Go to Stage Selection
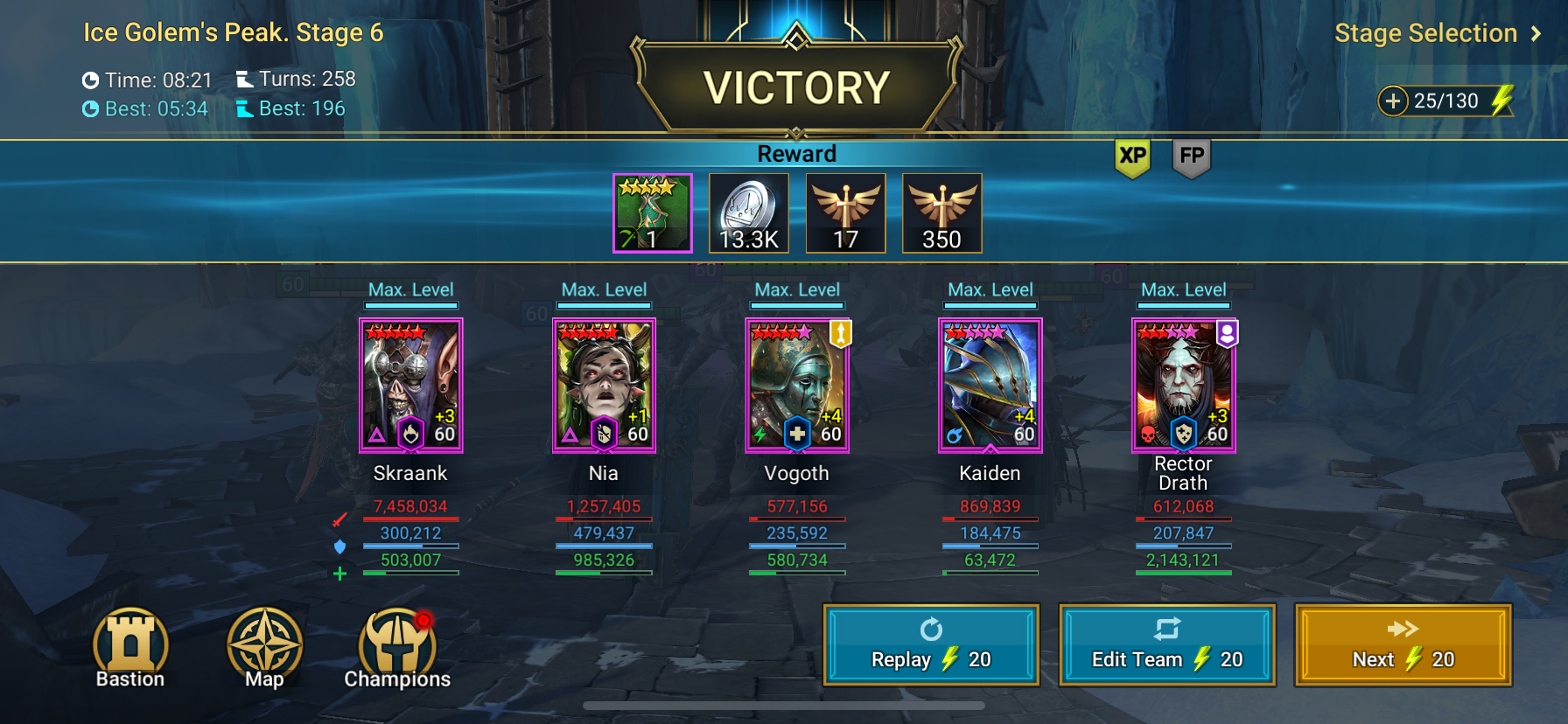 (x=1437, y=33)
